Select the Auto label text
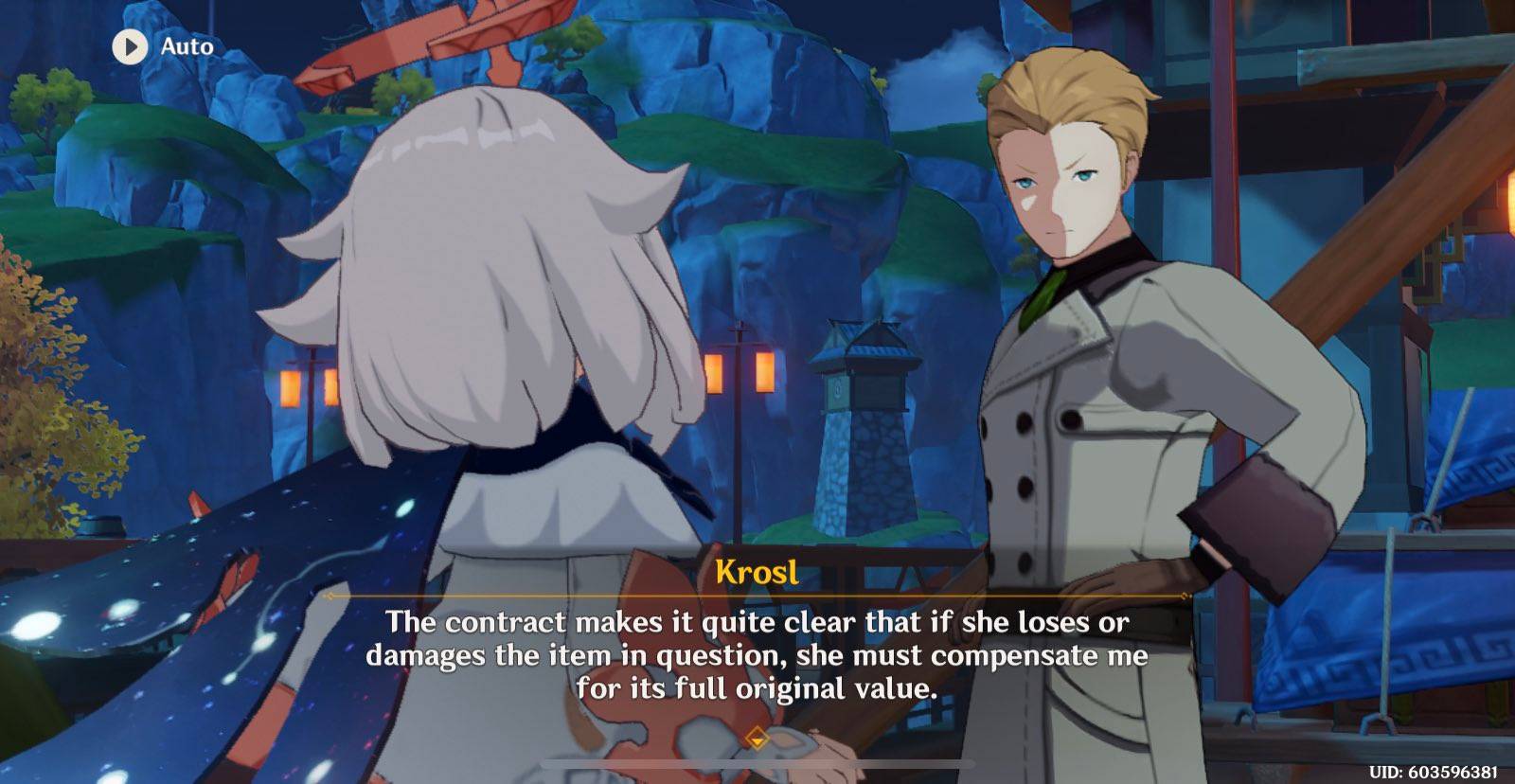This screenshot has height=784, width=1515. [x=186, y=46]
